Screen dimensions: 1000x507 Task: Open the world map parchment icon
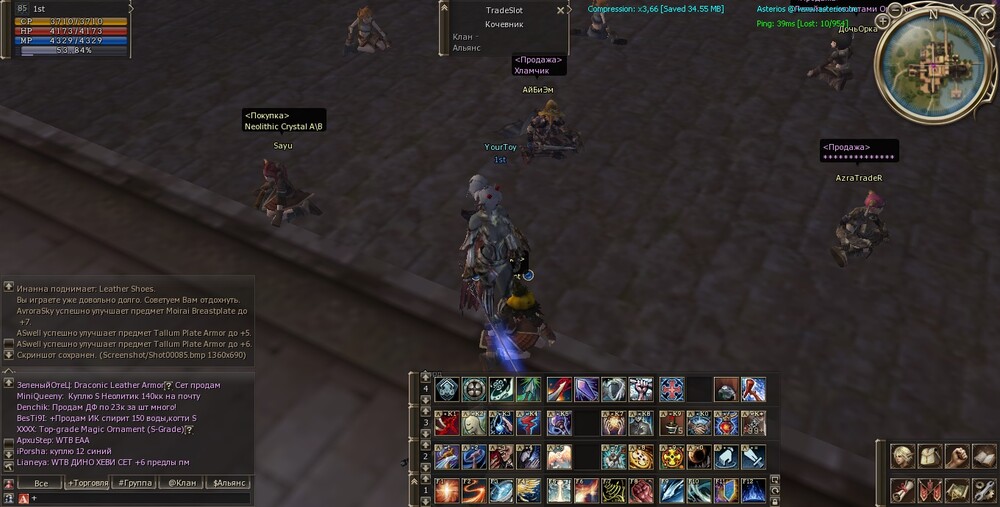(957, 491)
